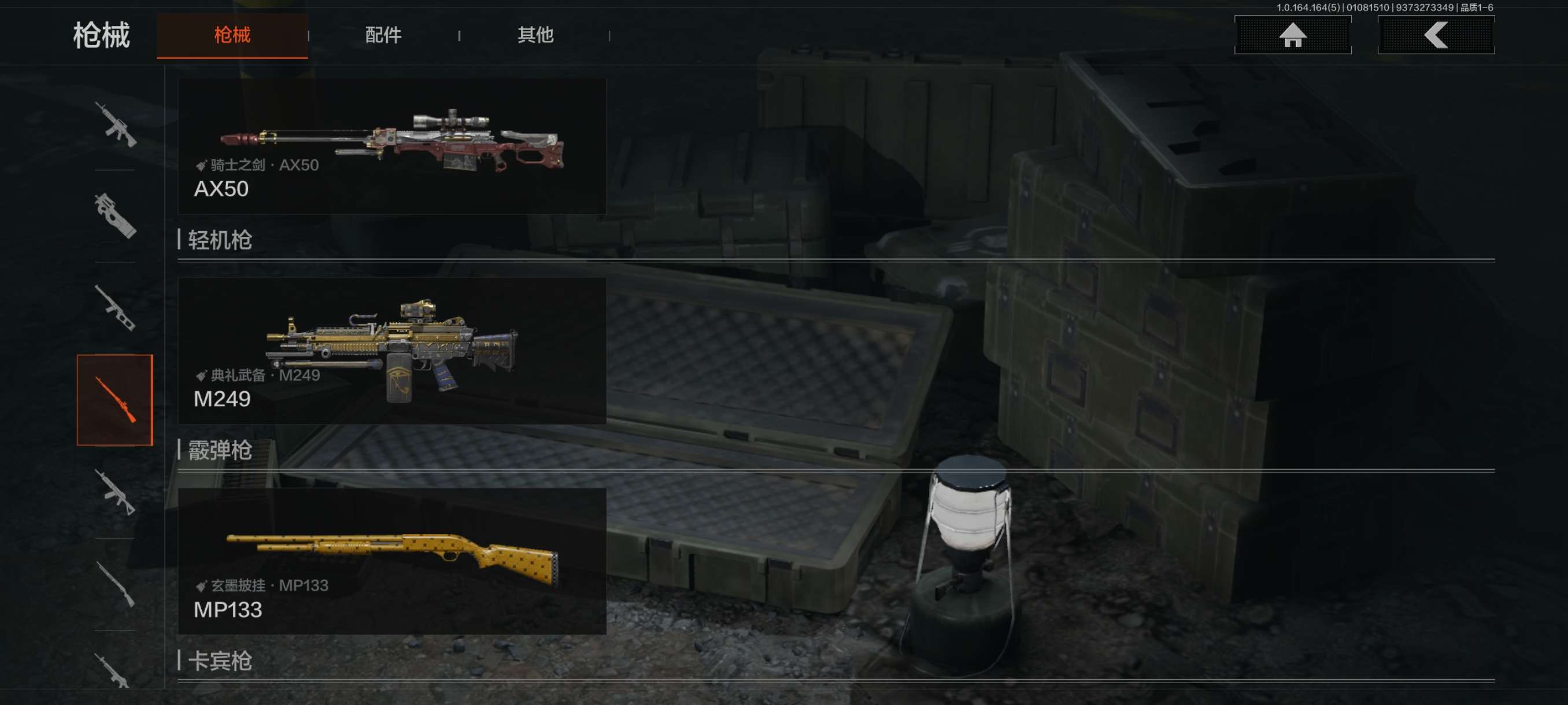Viewport: 1568px width, 705px height.
Task: Click the back arrow button
Action: coord(1435,35)
